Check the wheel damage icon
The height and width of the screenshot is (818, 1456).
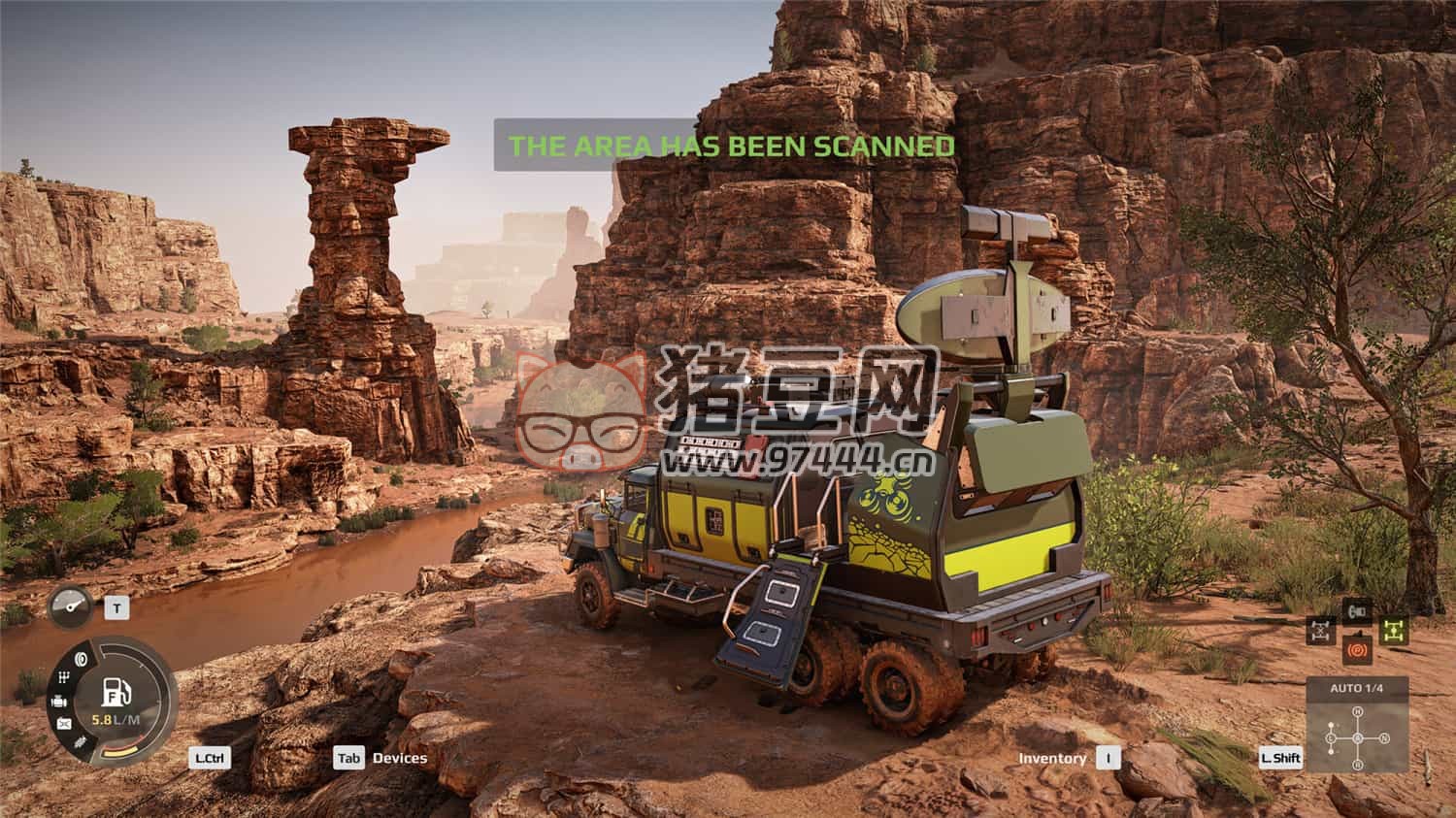(80, 658)
